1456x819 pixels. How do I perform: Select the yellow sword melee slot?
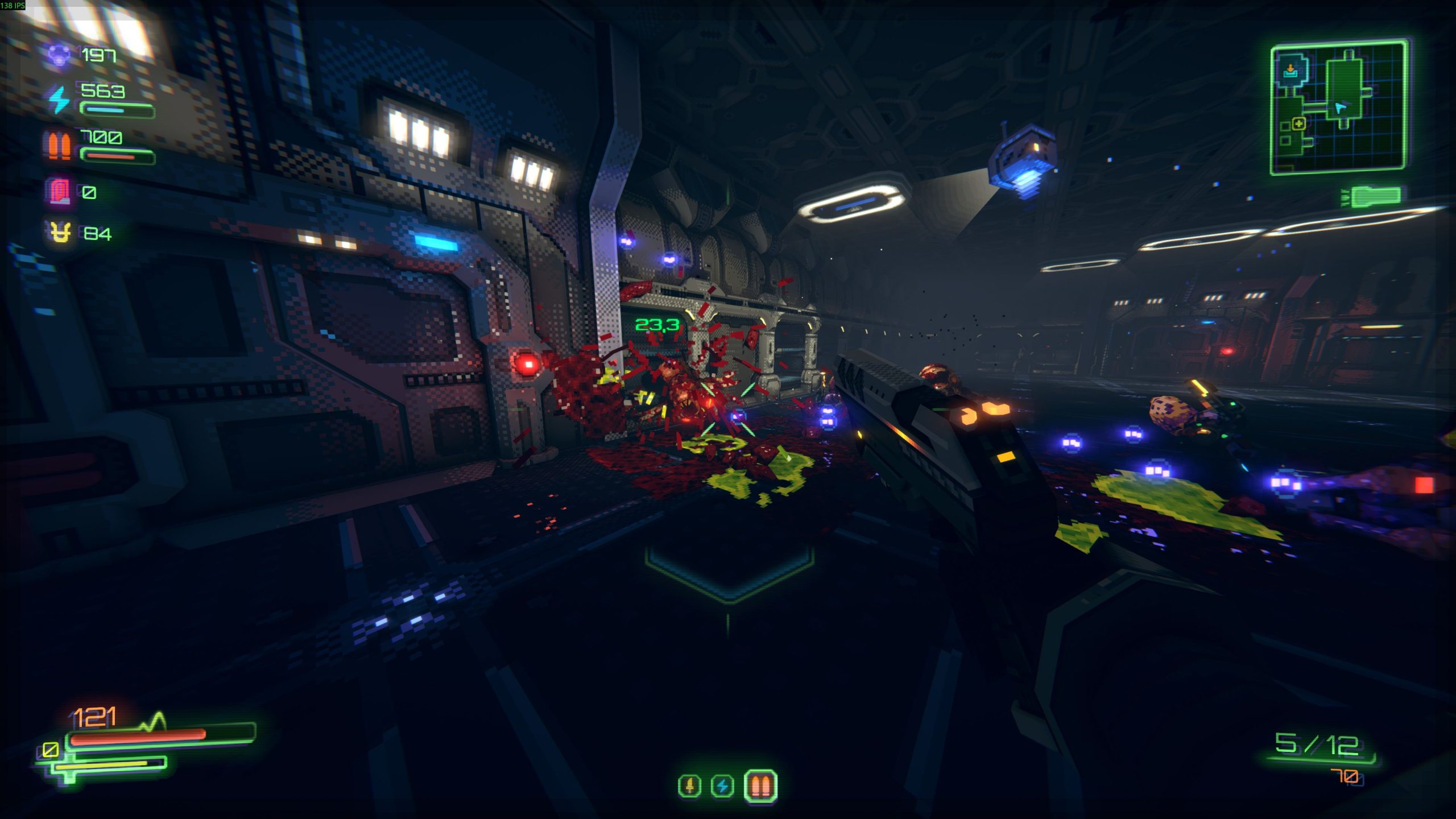(690, 786)
